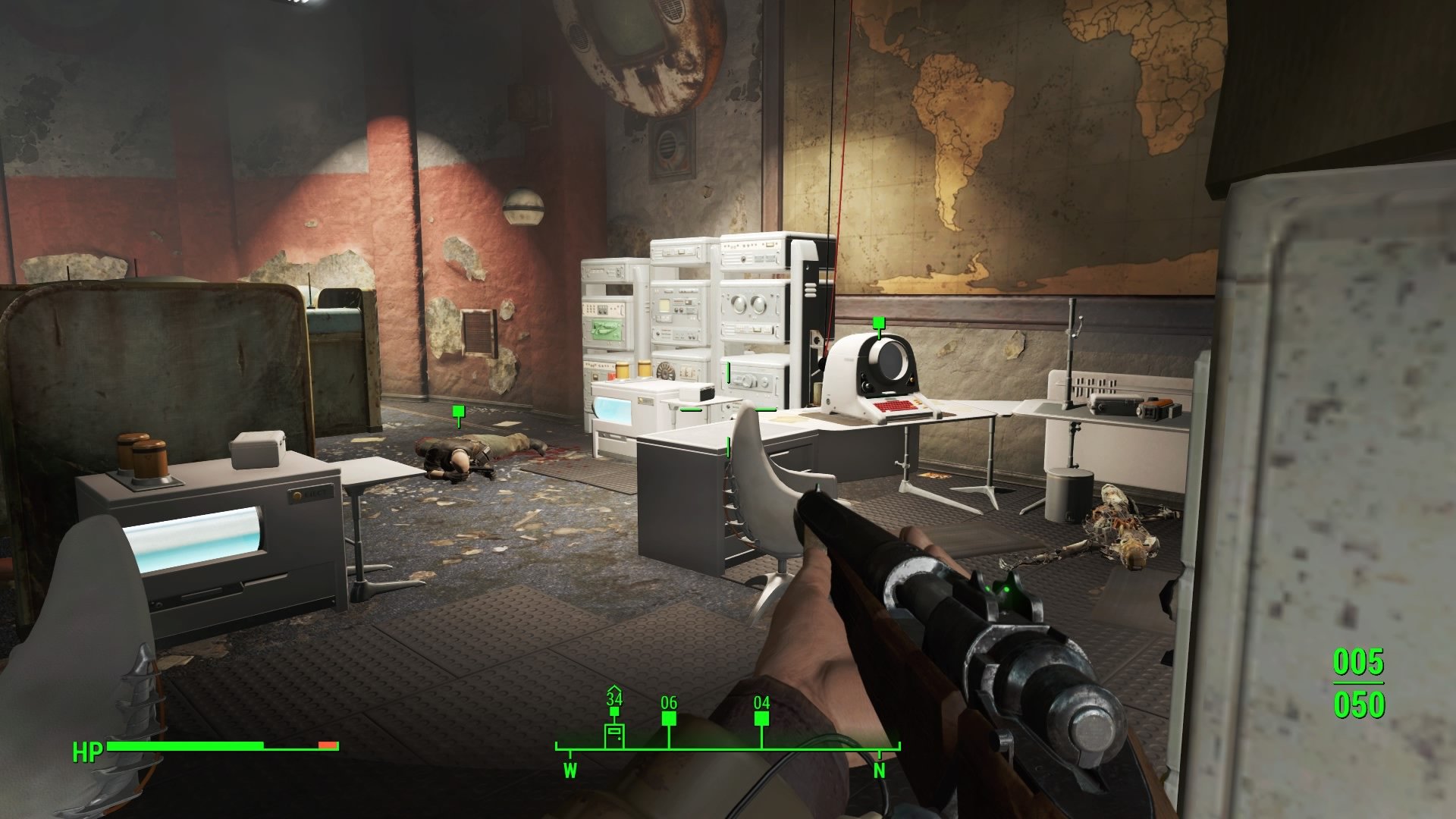Select the compass marker labeled 06
Image resolution: width=1456 pixels, height=819 pixels.
coord(669,717)
